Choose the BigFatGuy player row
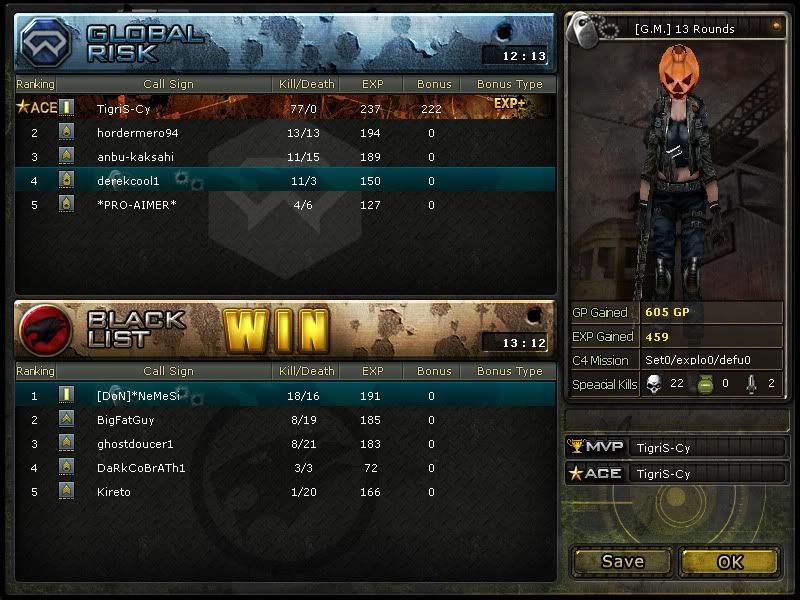Image resolution: width=800 pixels, height=600 pixels. [285, 420]
